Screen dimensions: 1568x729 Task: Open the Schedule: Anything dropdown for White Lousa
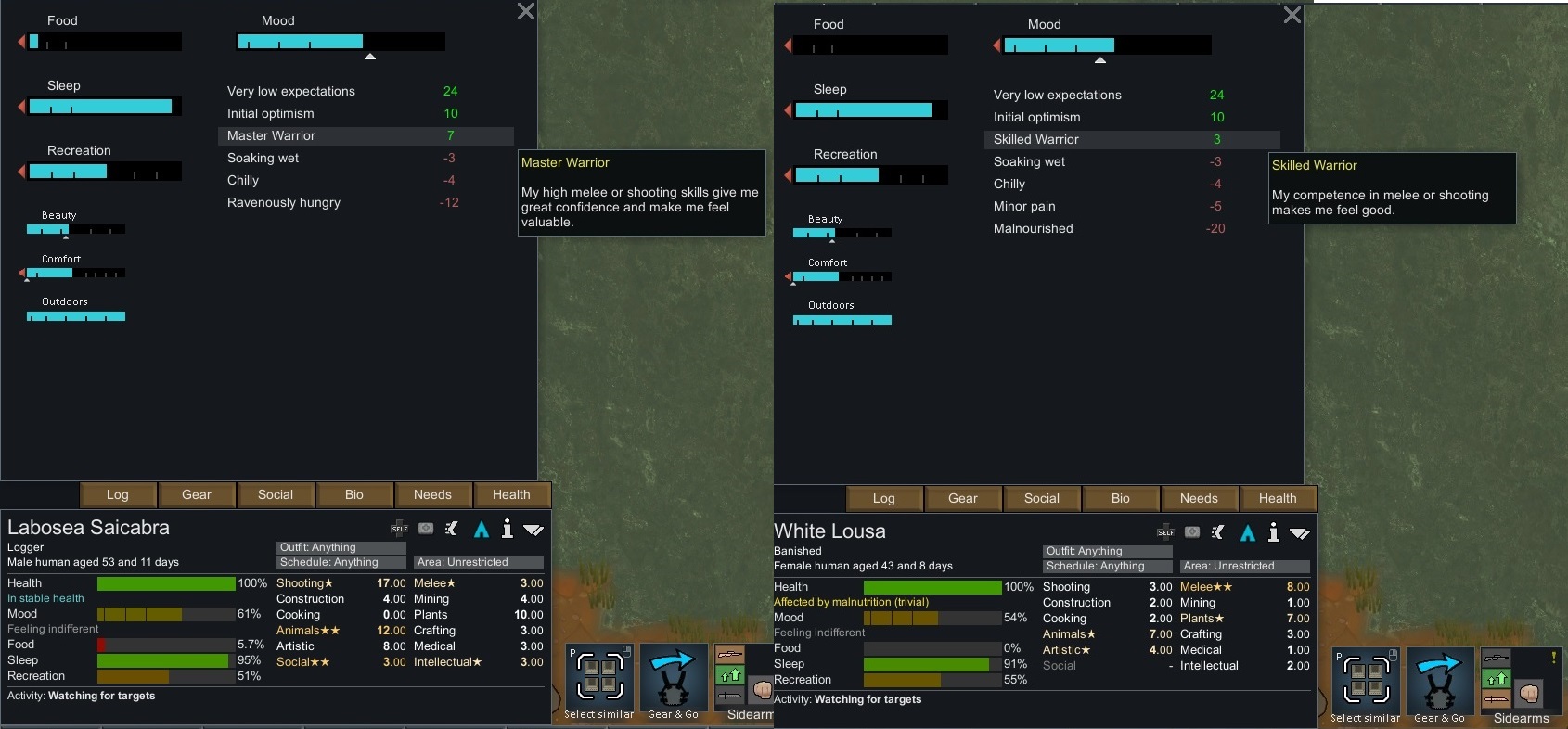[1106, 566]
